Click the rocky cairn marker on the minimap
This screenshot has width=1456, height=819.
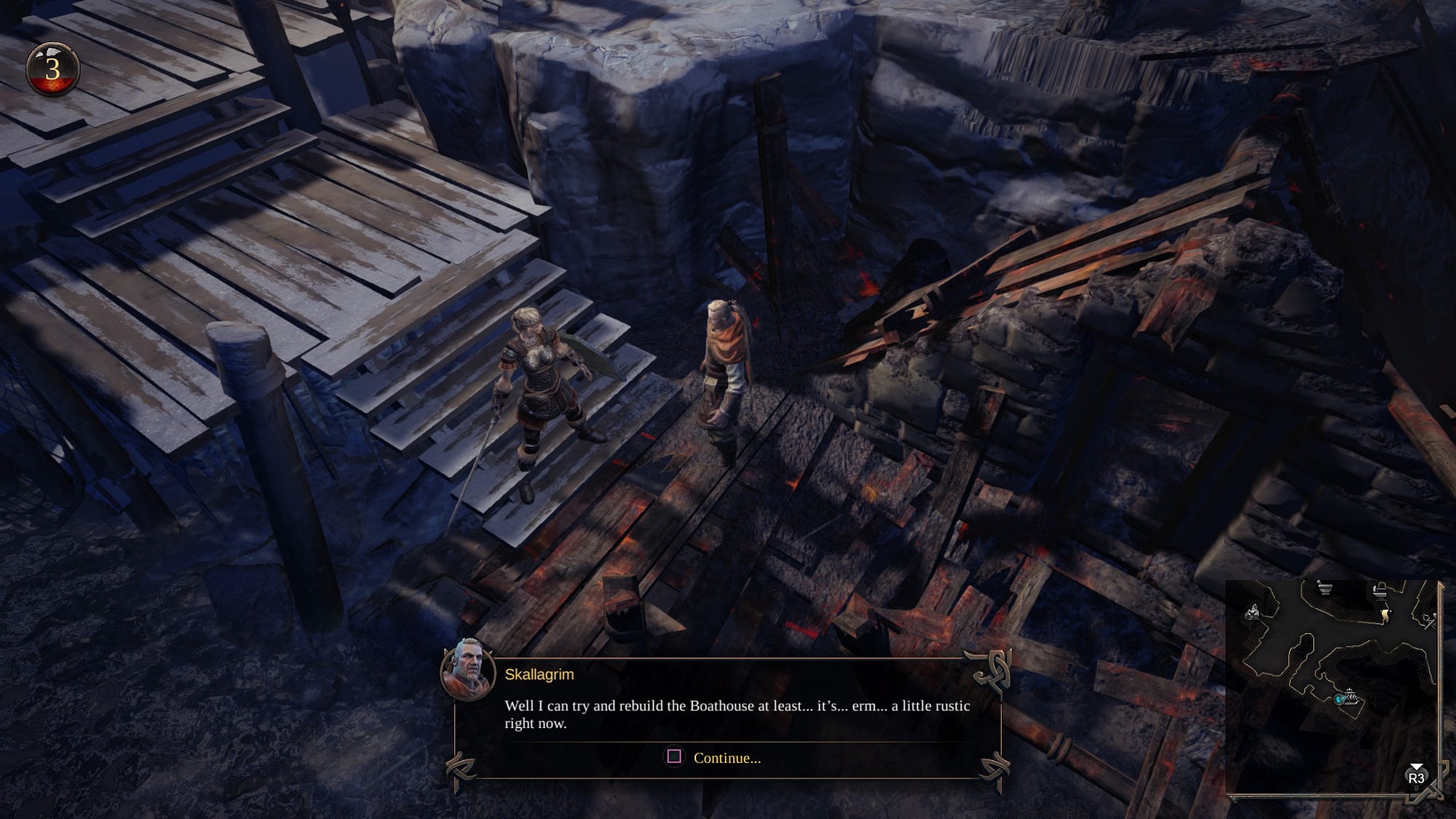coord(1253,613)
